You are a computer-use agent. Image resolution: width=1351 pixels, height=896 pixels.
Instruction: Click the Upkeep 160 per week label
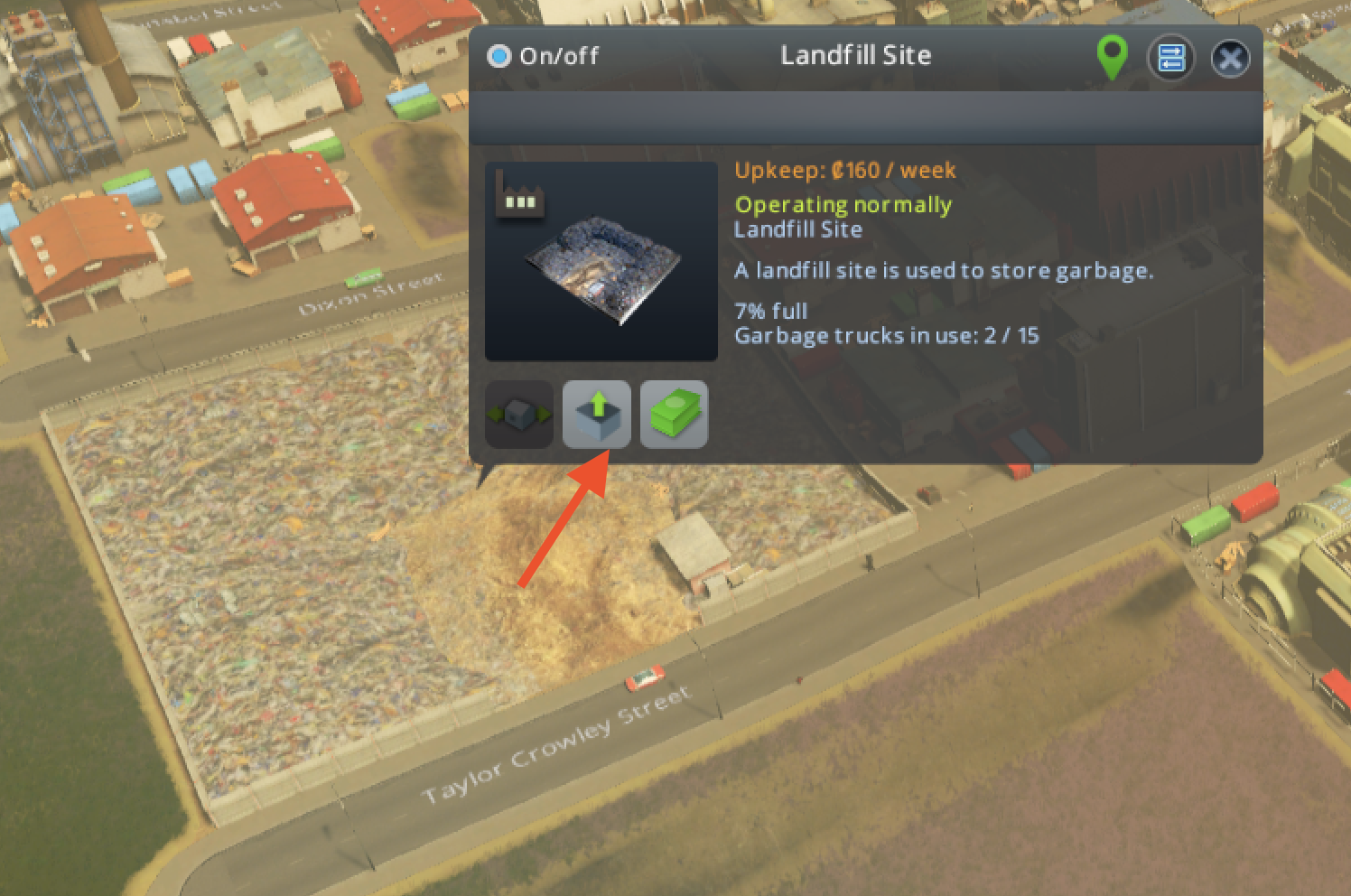coord(844,170)
